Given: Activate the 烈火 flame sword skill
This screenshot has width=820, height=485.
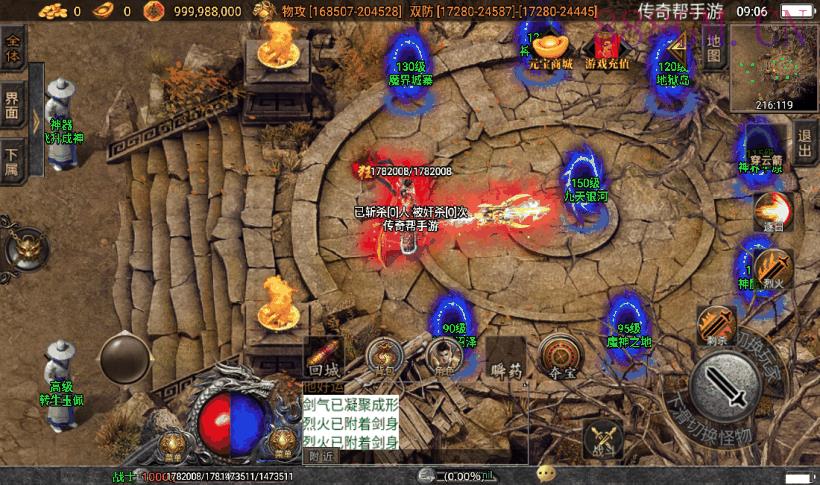Looking at the screenshot, I should click(773, 269).
